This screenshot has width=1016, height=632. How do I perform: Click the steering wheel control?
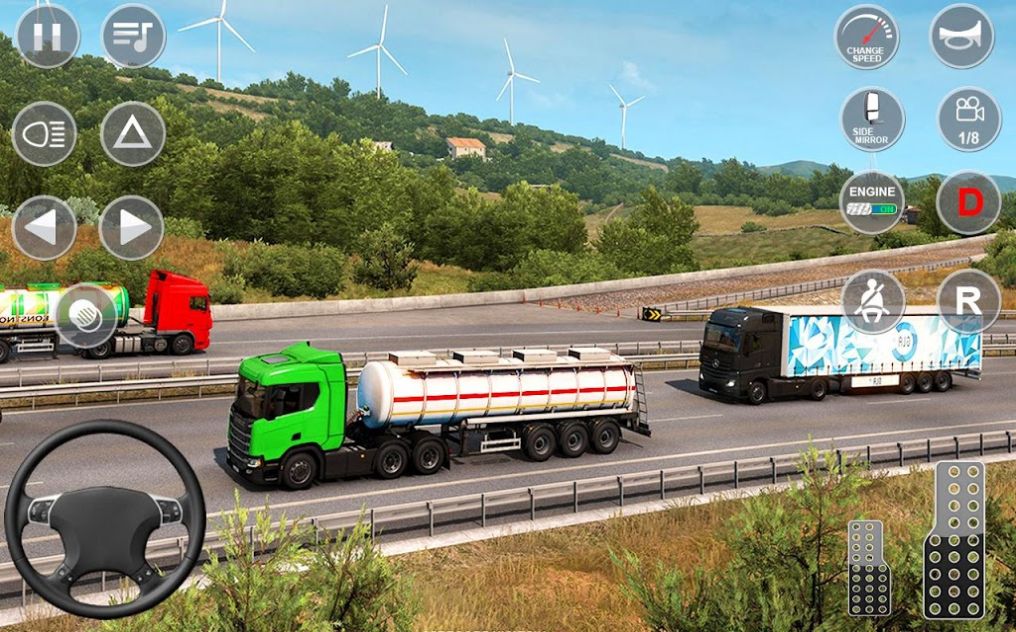coord(105,517)
